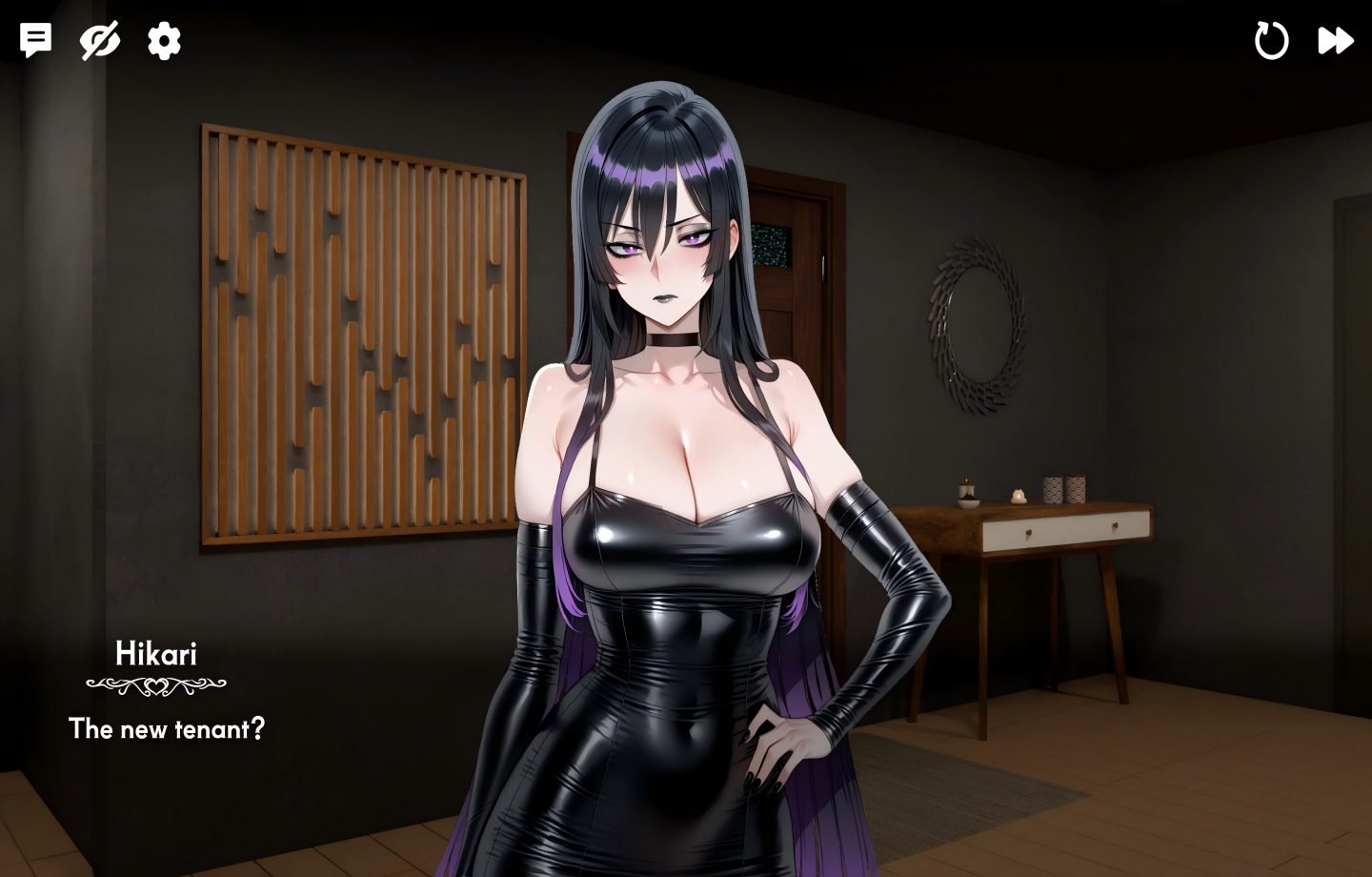Toggle text auto-advance with the loop icon
1372x877 pixels.
(x=1271, y=40)
